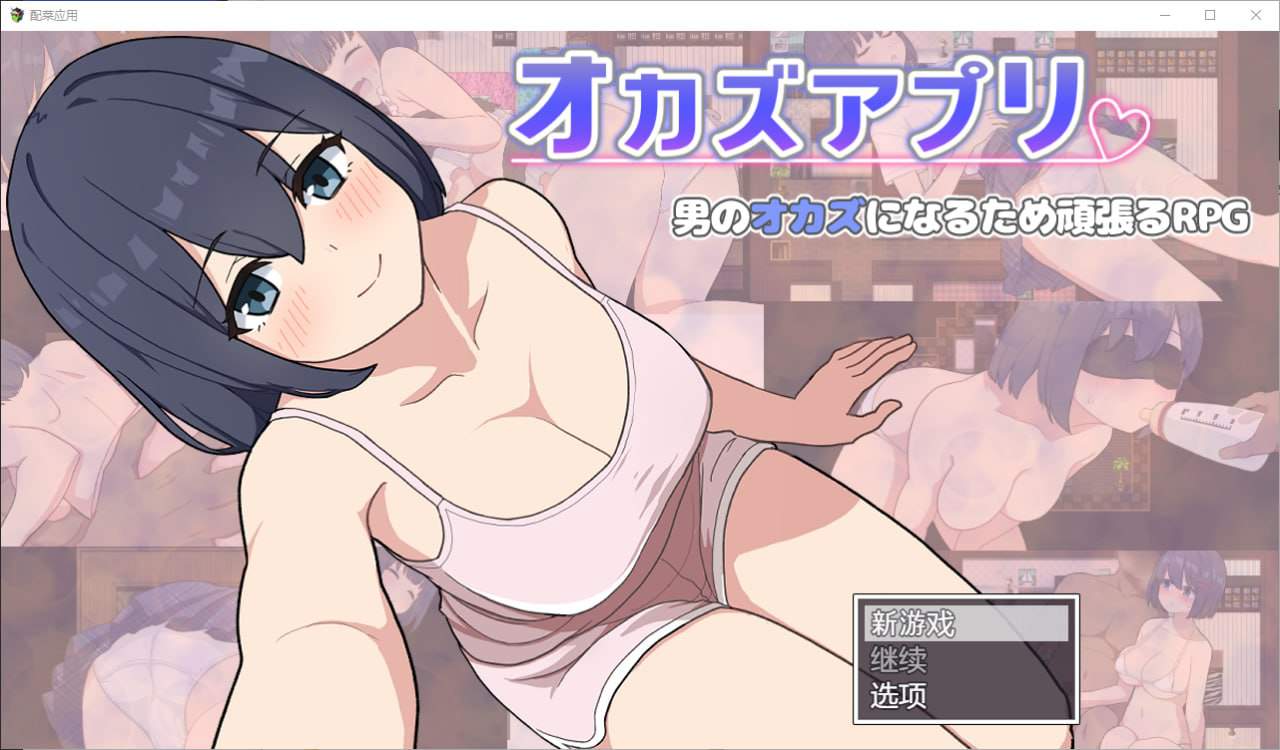1280x750 pixels.
Task: Click the 配菜应用 title bar text
Action: (55, 15)
